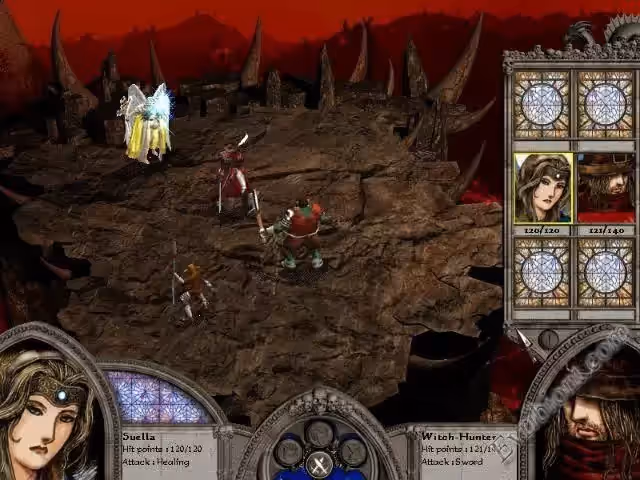Select the Witch Hunter's small party grid portrait
This screenshot has width=640, height=480.
click(605, 187)
